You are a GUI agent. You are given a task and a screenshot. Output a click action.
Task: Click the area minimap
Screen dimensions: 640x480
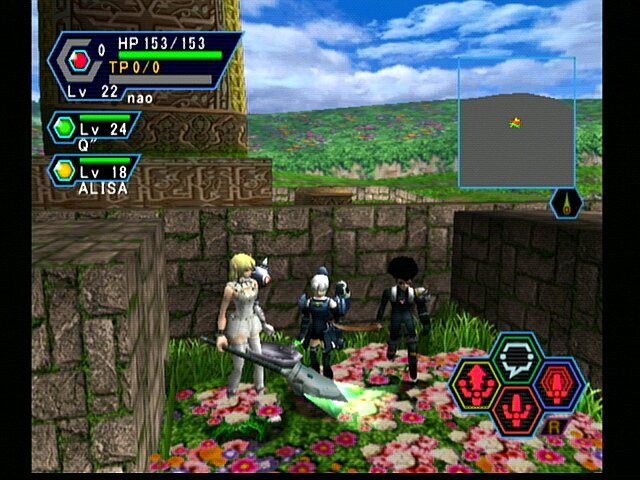click(x=516, y=123)
